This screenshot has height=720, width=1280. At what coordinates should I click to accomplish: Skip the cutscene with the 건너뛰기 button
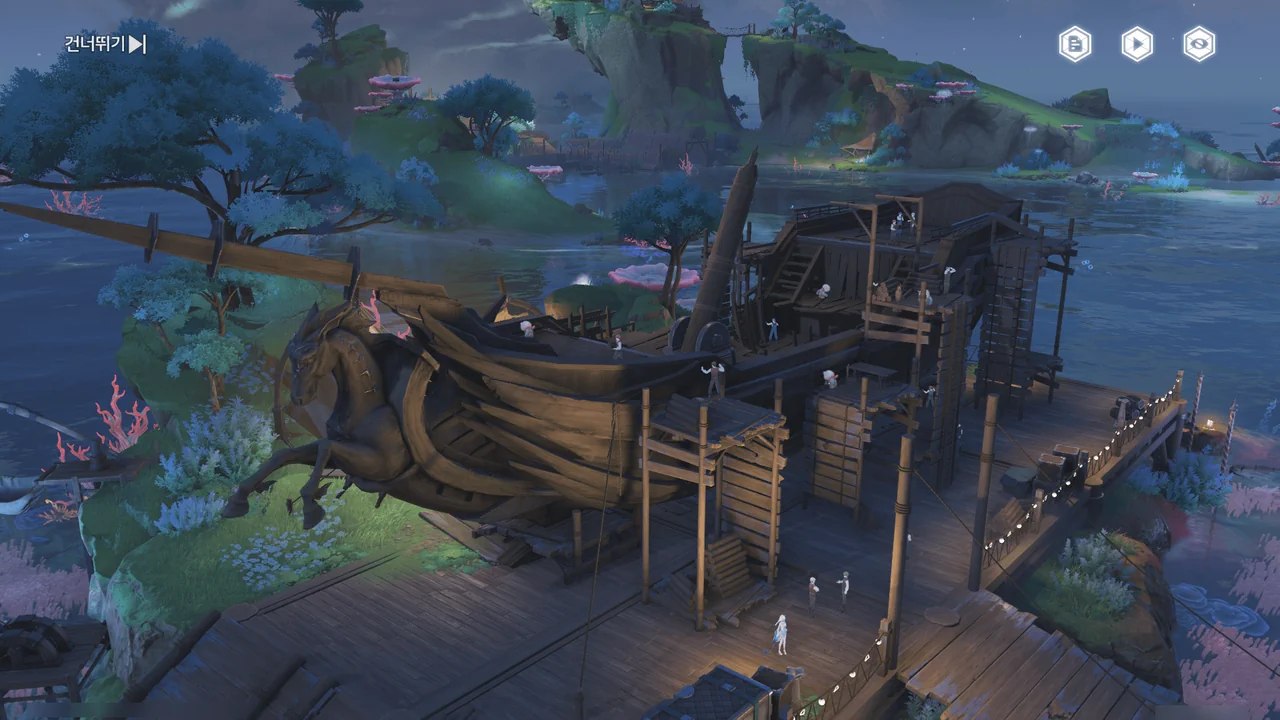click(106, 44)
